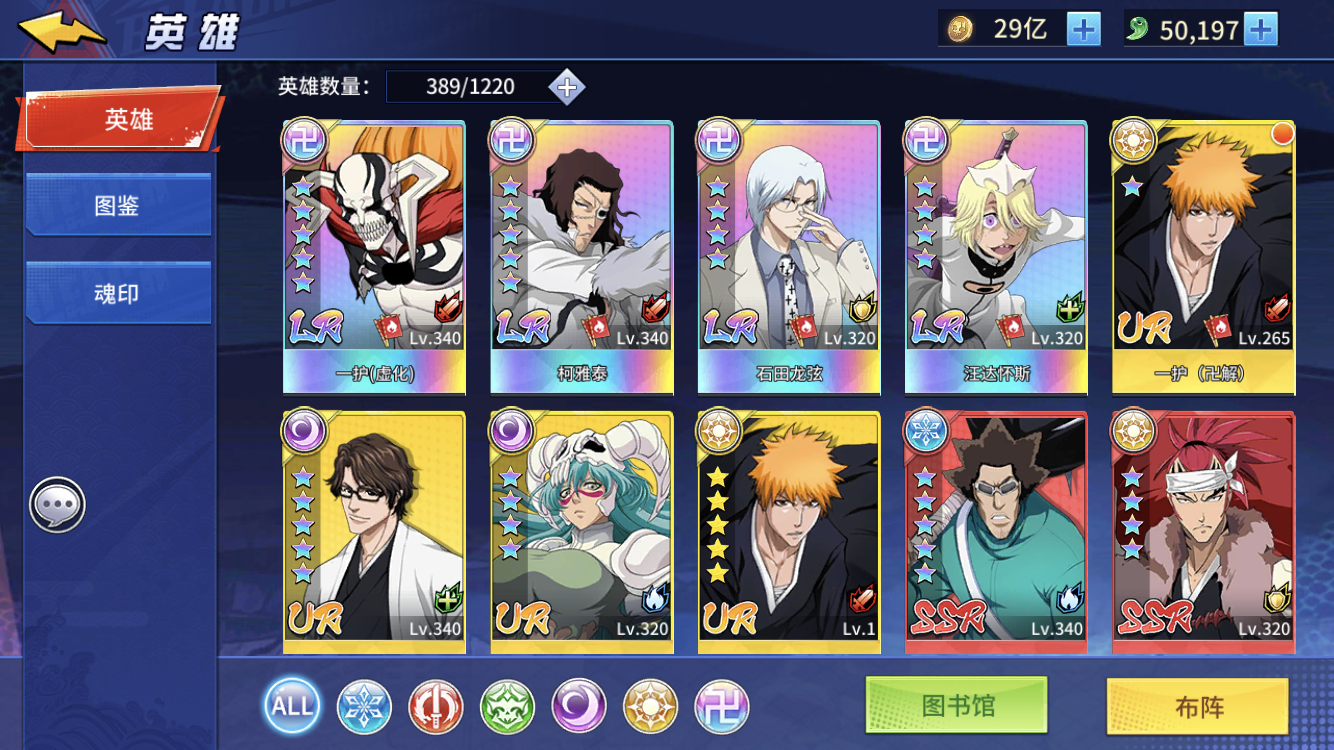1334x750 pixels.
Task: Select the 英雄 tab
Action: tap(120, 120)
